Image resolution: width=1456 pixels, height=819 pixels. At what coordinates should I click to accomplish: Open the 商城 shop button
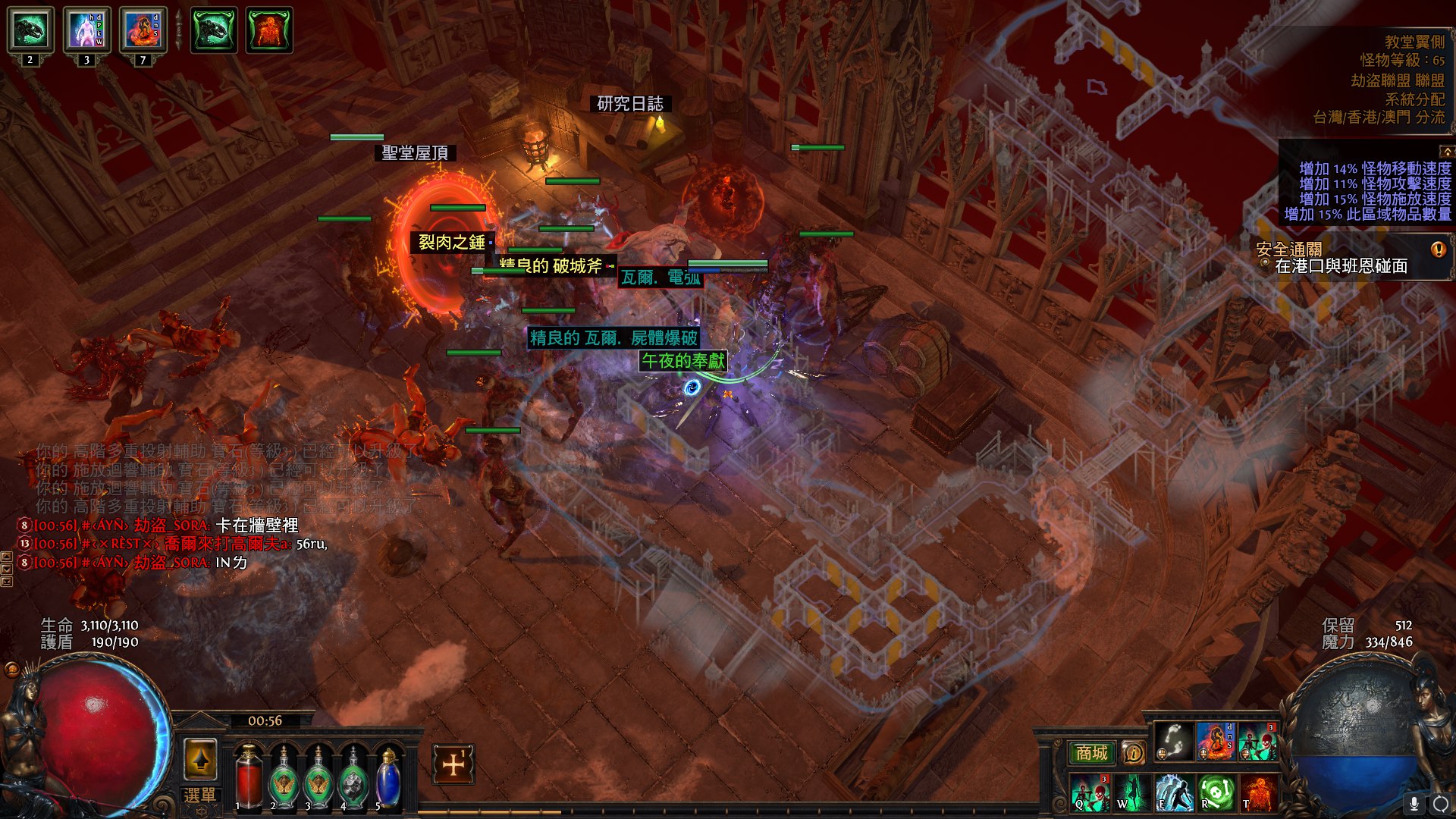coord(1091,753)
